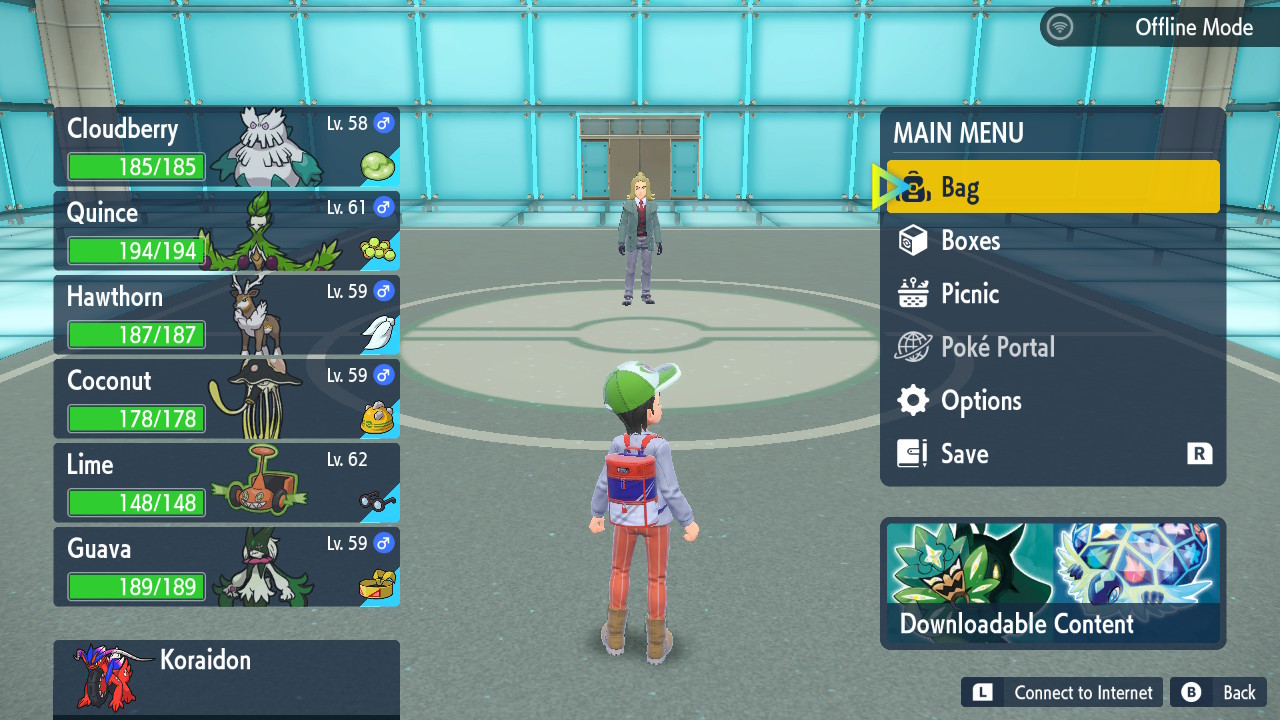Pick Hawthorn from the party
The image size is (1280, 720).
[x=226, y=315]
